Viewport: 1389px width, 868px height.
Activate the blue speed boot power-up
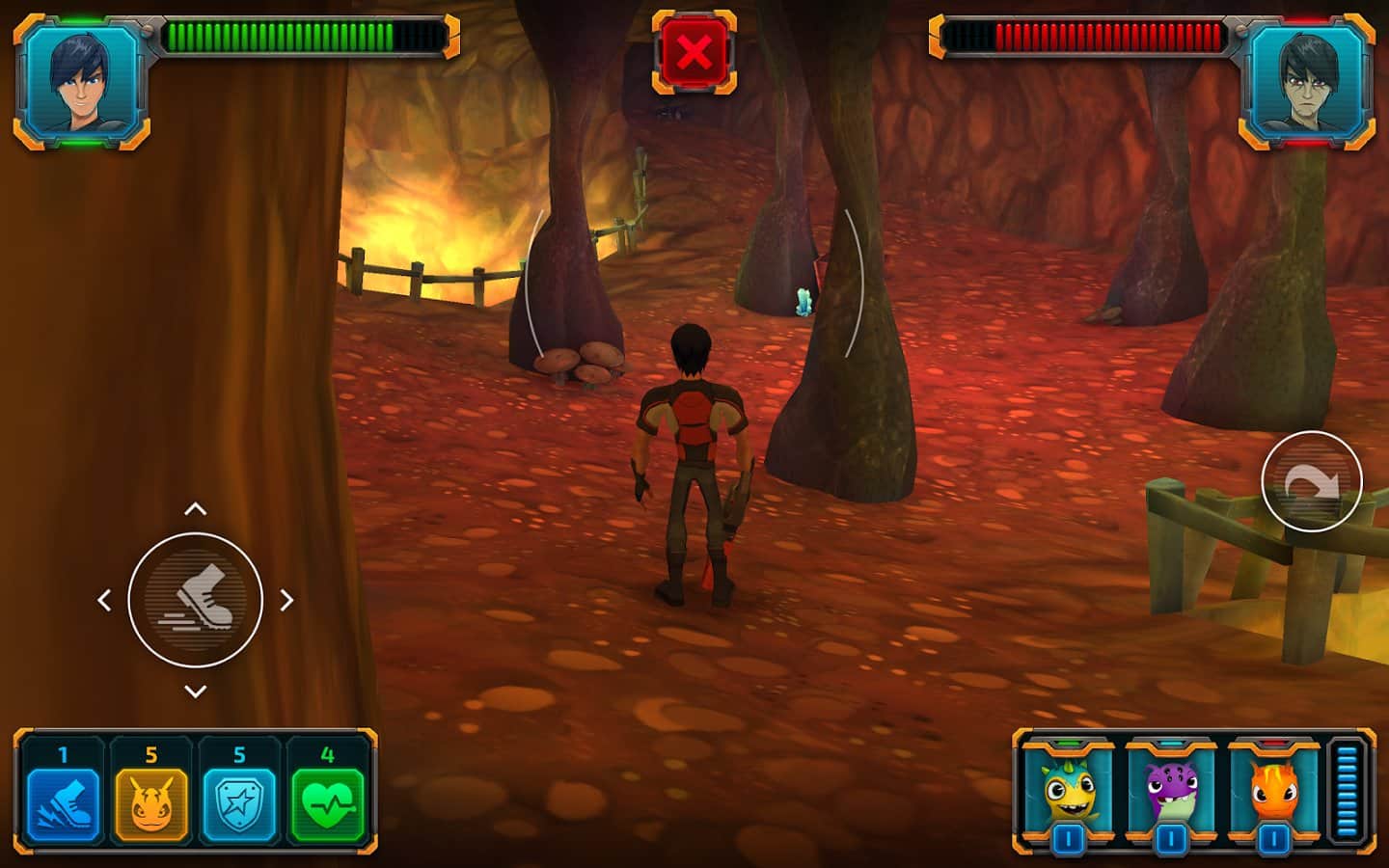click(63, 802)
